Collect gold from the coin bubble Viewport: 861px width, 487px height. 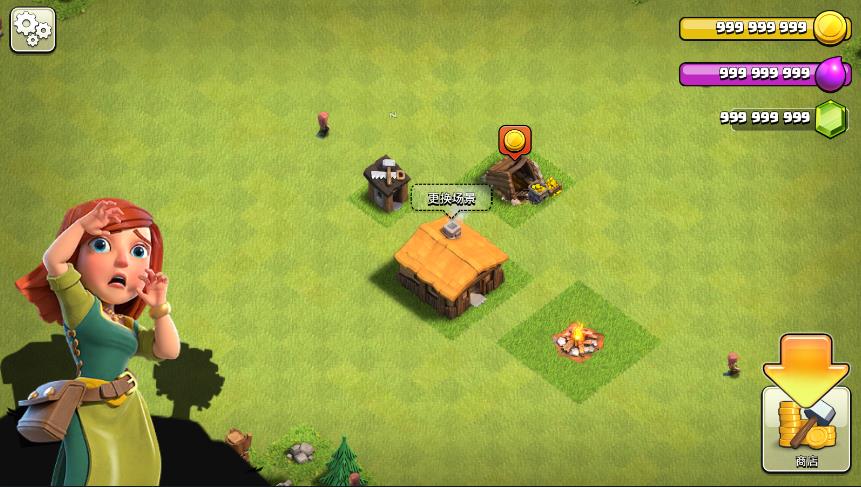point(514,140)
